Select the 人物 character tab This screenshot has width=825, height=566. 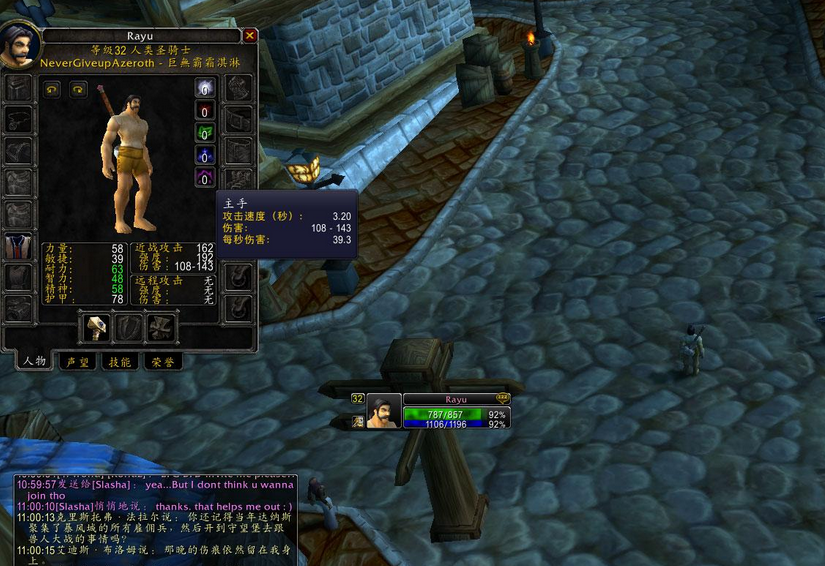[33, 362]
